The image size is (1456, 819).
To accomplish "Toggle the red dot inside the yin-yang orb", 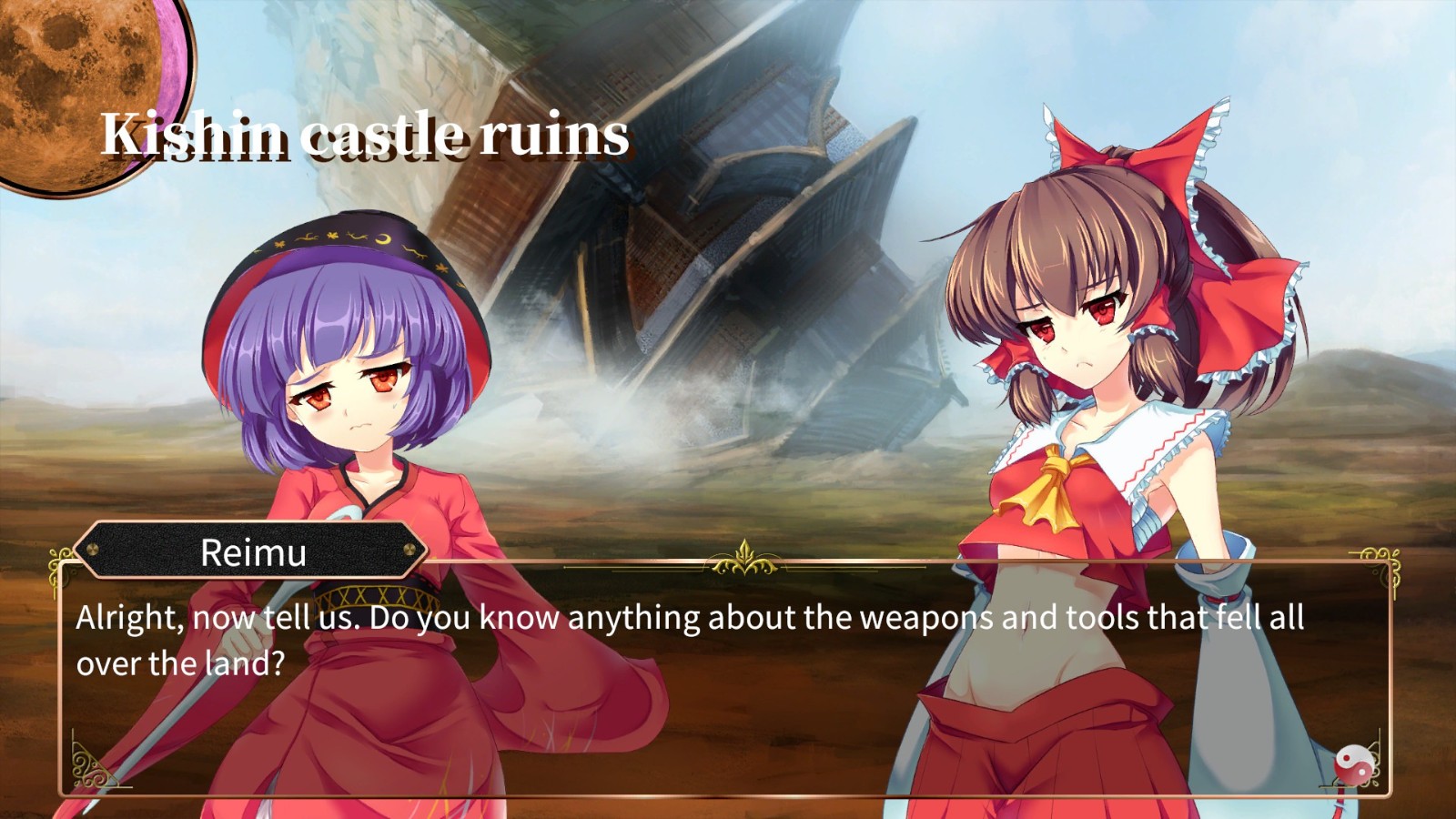I will coord(1347,759).
